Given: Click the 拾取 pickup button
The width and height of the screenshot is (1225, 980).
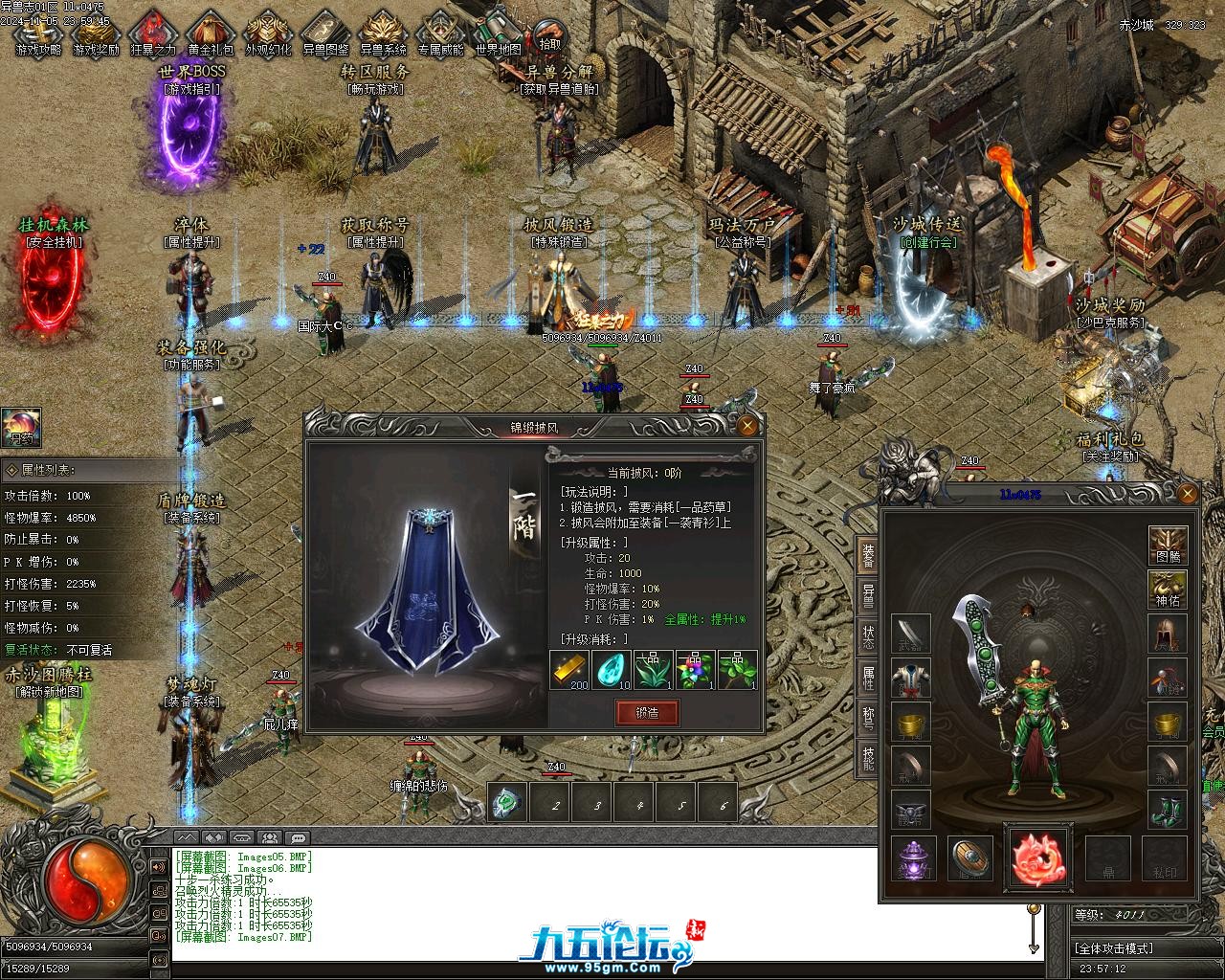Looking at the screenshot, I should coord(549,36).
